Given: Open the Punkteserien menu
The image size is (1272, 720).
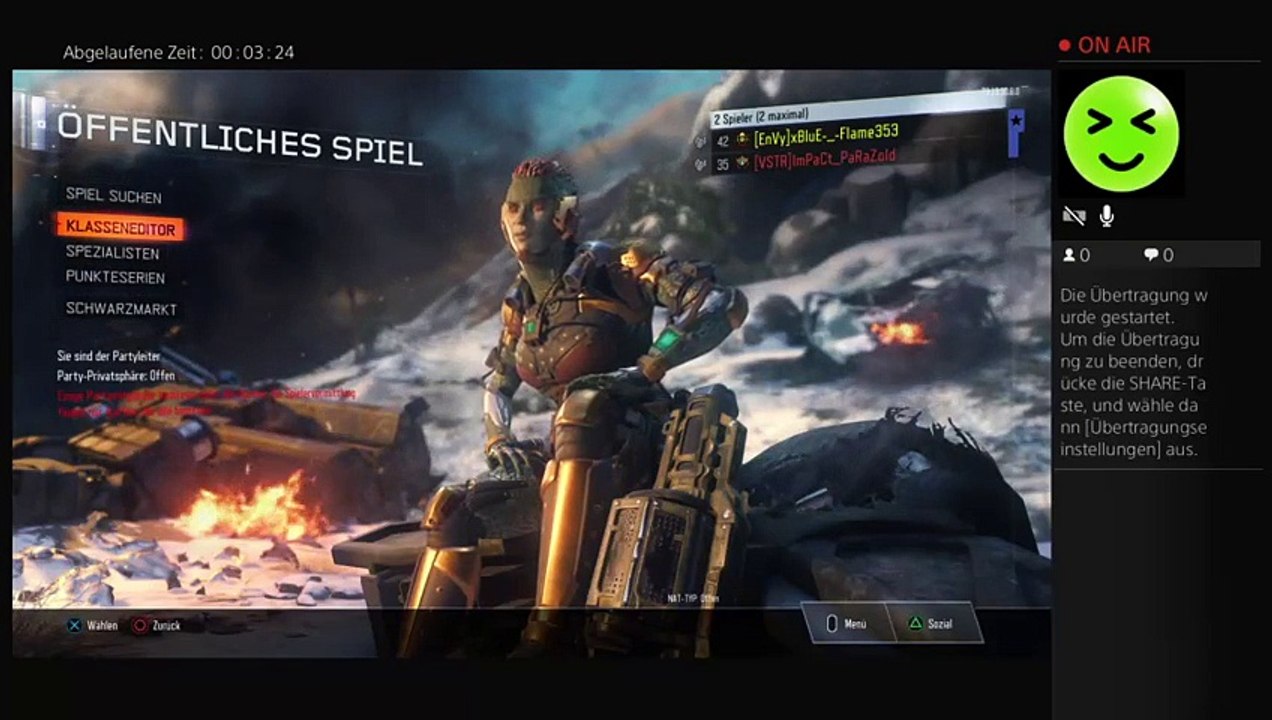Looking at the screenshot, I should point(115,277).
